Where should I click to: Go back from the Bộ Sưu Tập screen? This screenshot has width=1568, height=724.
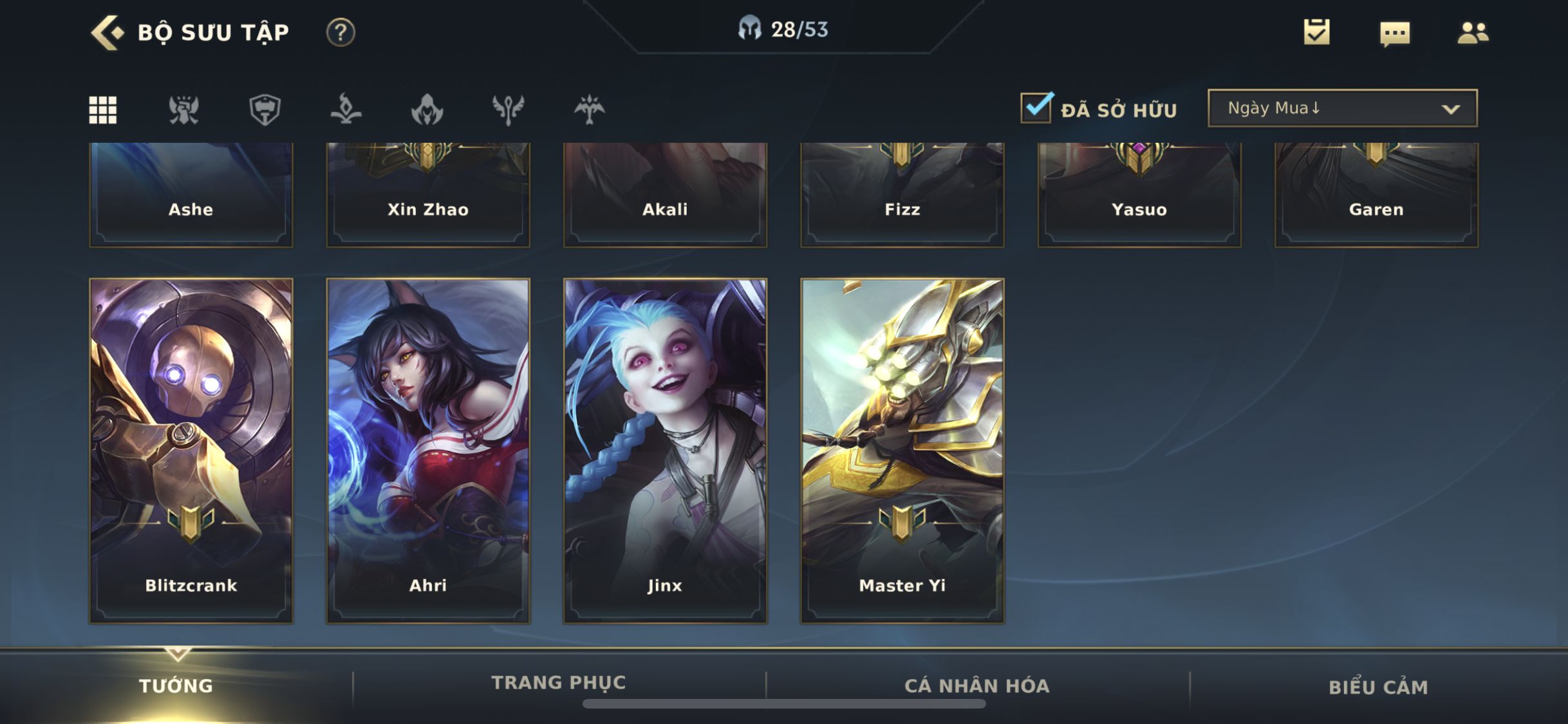pos(107,32)
